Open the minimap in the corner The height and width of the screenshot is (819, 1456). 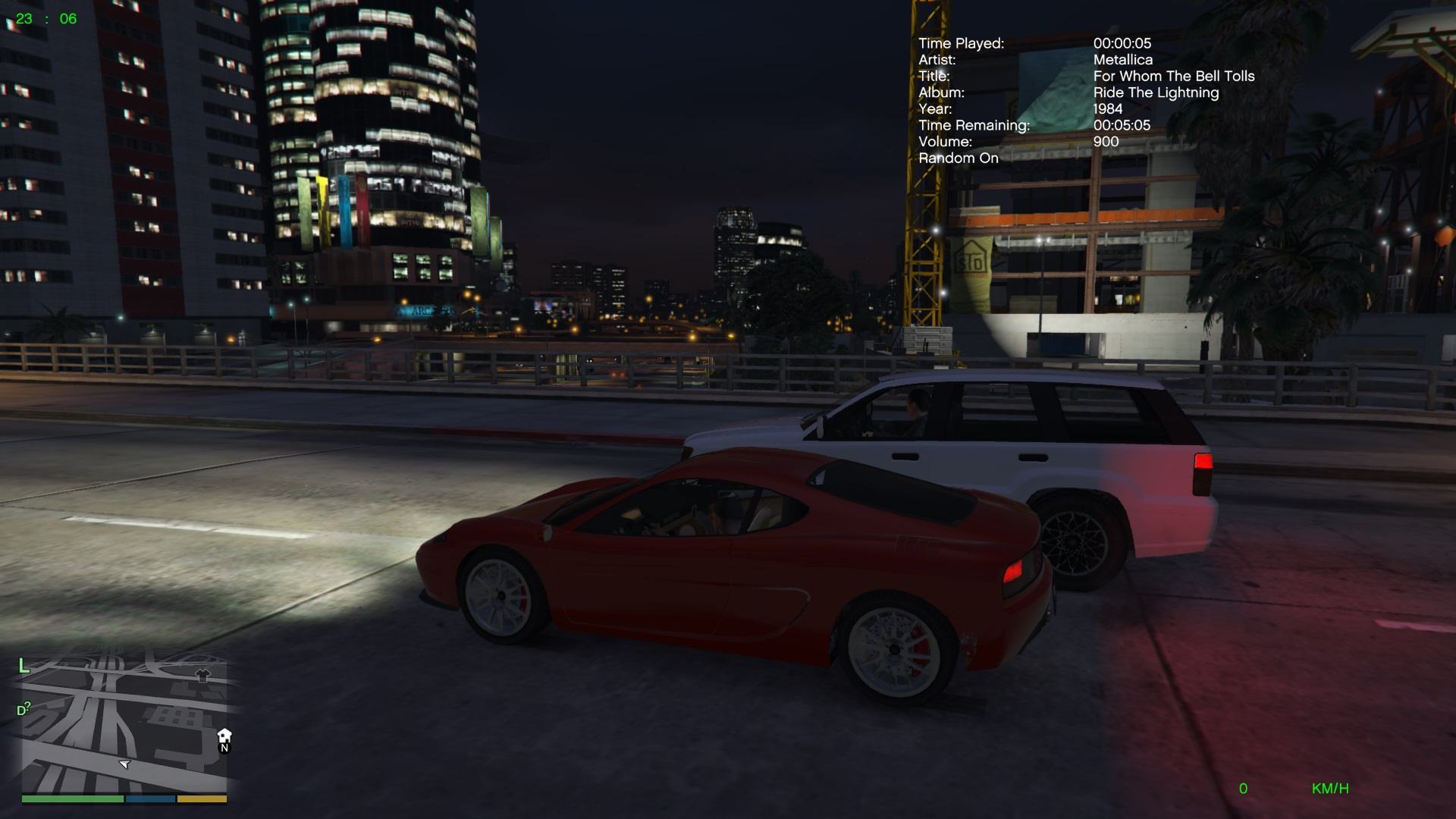[124, 728]
